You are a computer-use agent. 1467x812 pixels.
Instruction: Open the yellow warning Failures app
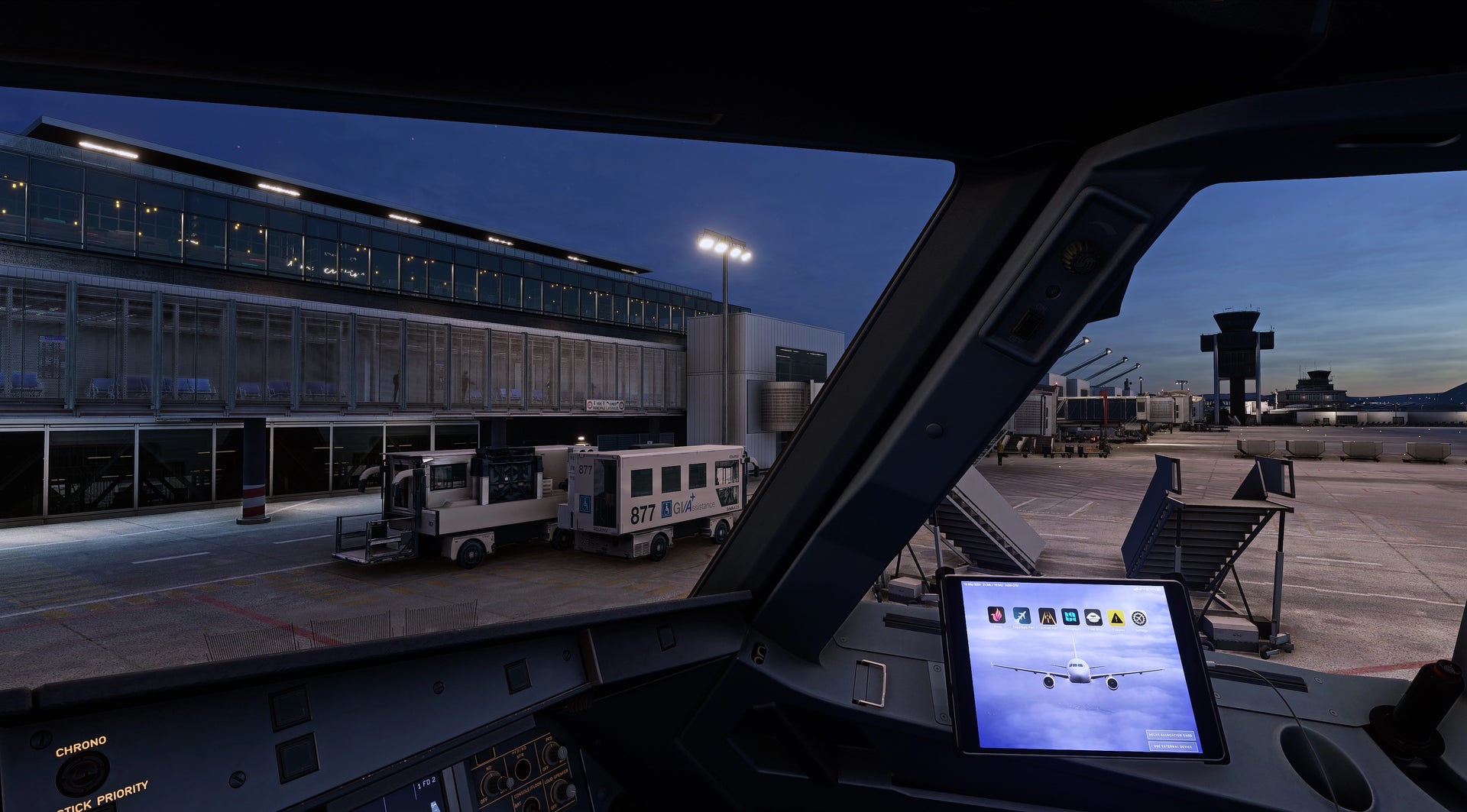tap(1116, 618)
